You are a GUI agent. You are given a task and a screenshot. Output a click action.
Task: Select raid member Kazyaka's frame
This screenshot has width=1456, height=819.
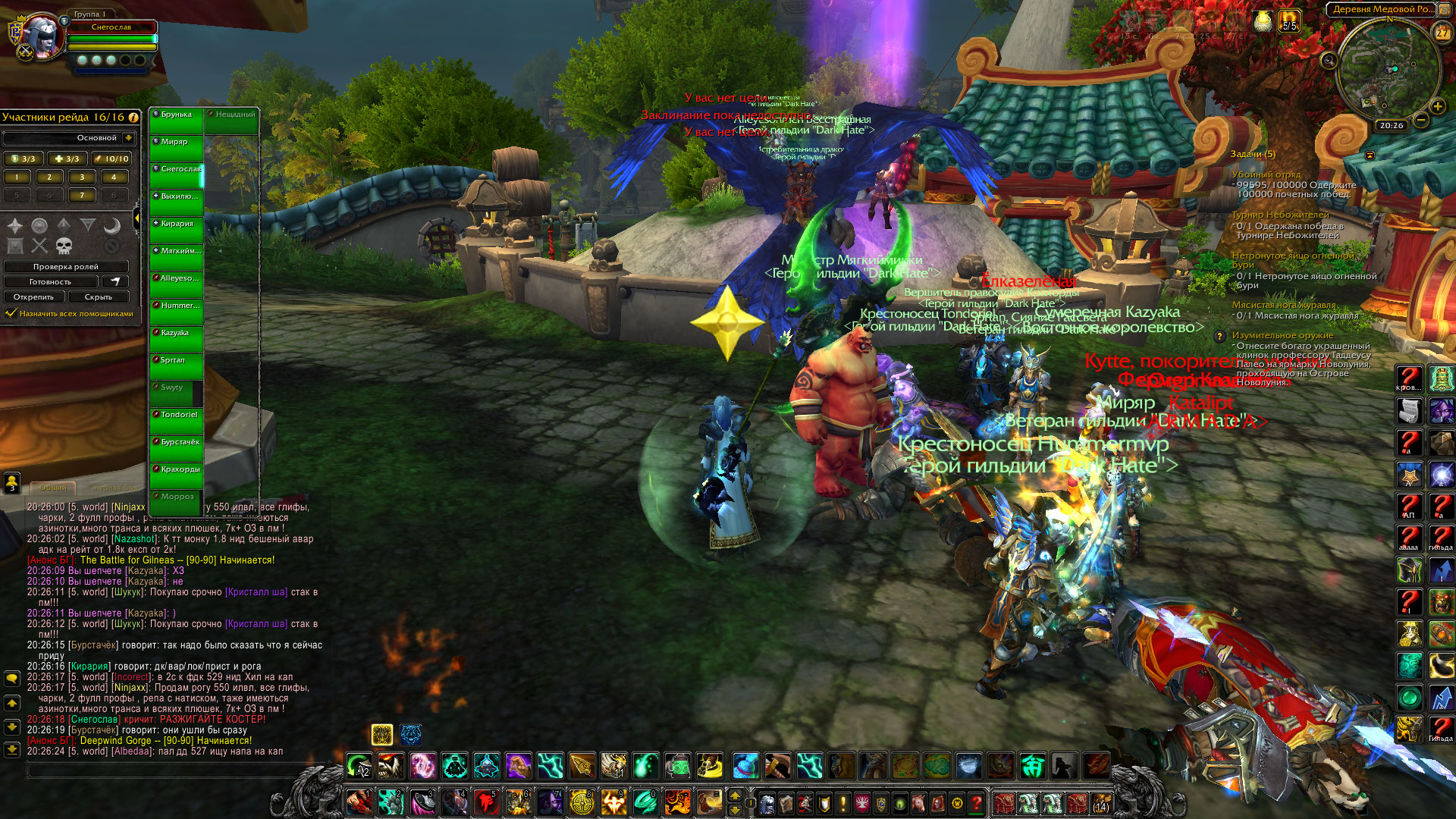(x=176, y=338)
